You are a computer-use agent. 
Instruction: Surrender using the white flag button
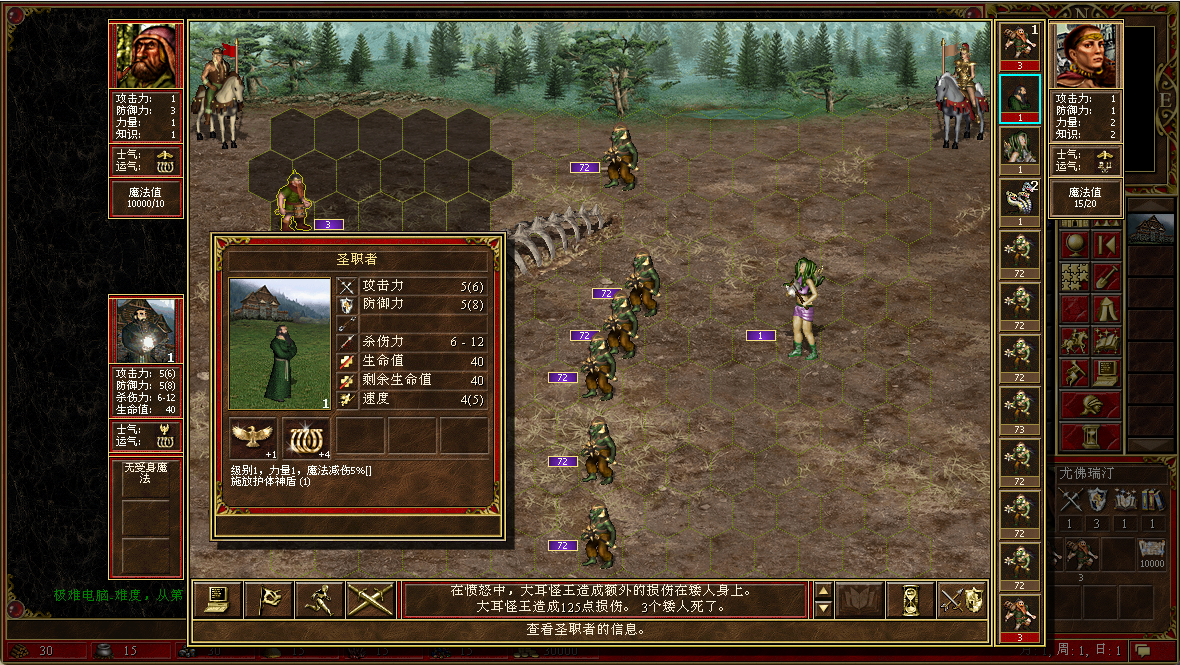(268, 599)
